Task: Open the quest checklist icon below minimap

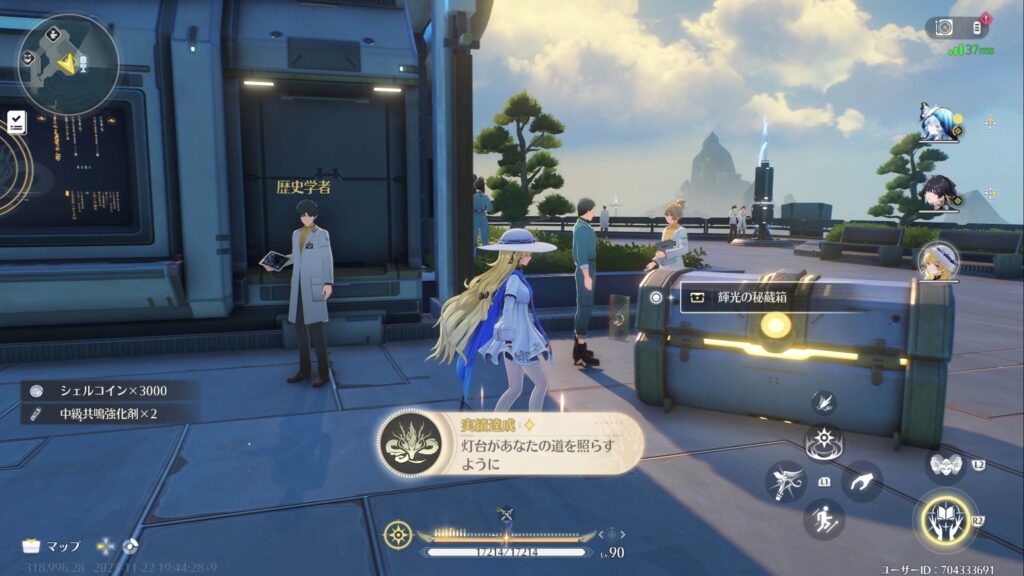Action: [16, 122]
